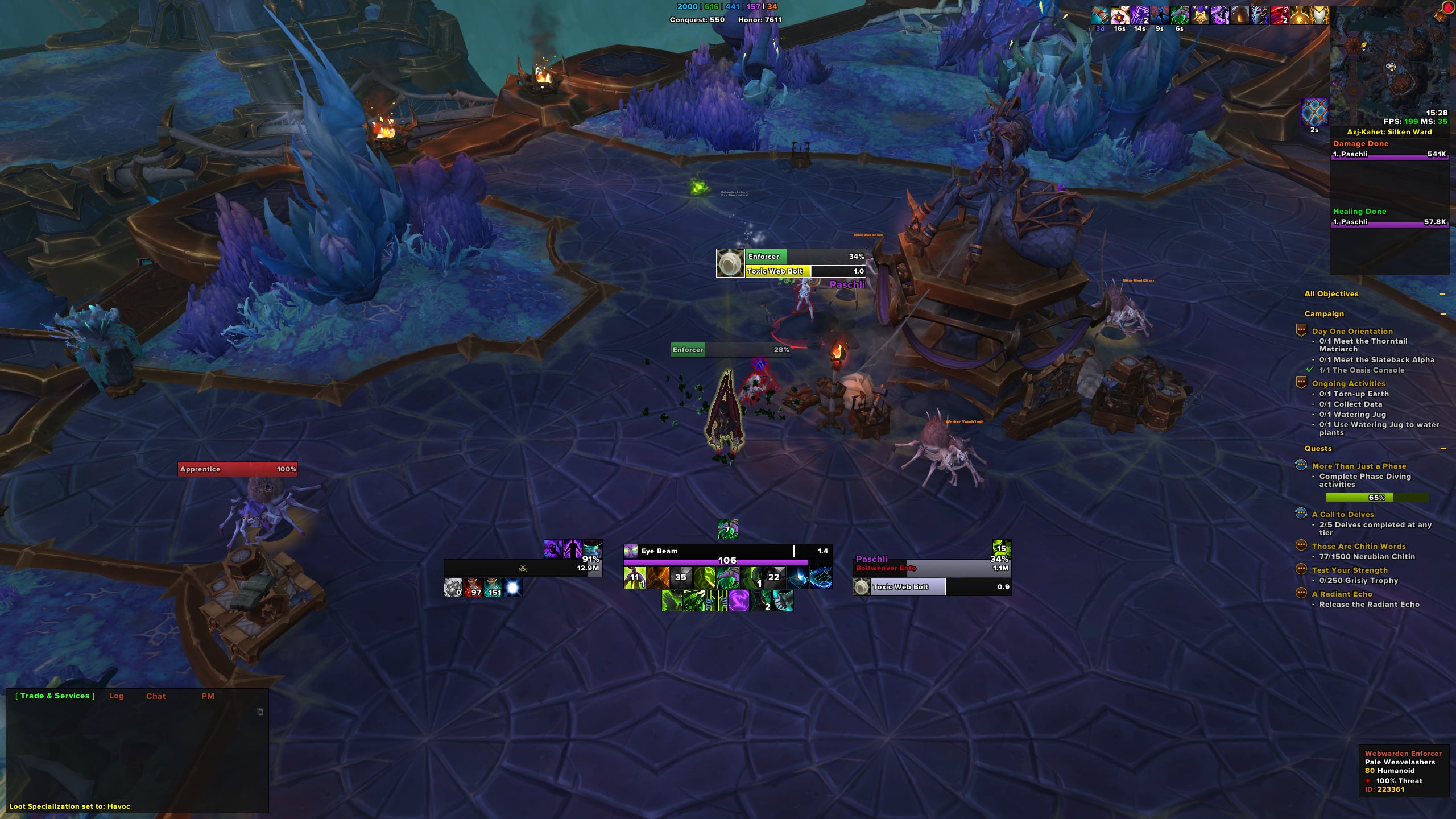This screenshot has height=819, width=1456.
Task: Use the teal potion showing 151
Action: click(493, 588)
